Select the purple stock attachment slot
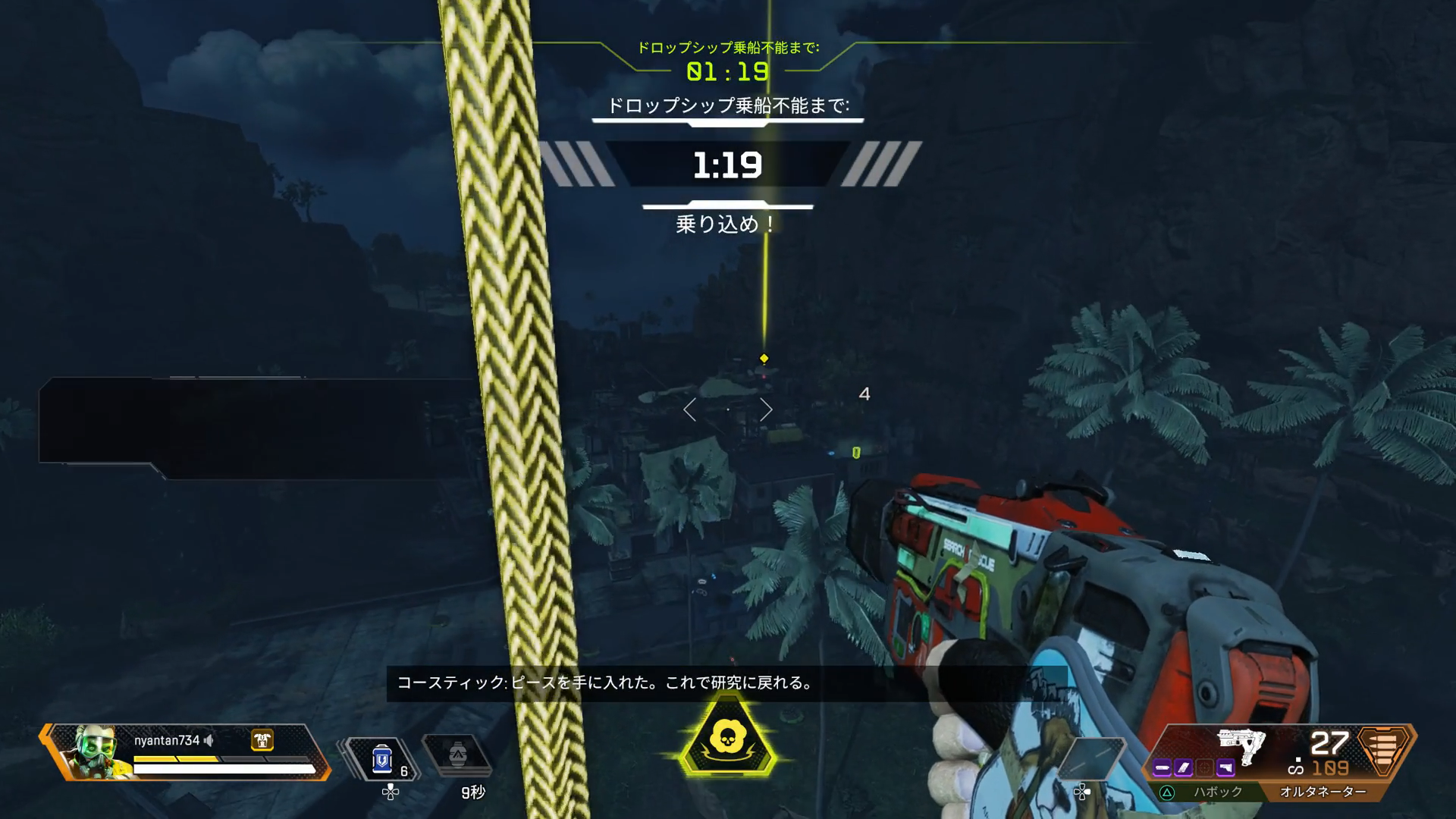1456x819 pixels. pos(1225,768)
